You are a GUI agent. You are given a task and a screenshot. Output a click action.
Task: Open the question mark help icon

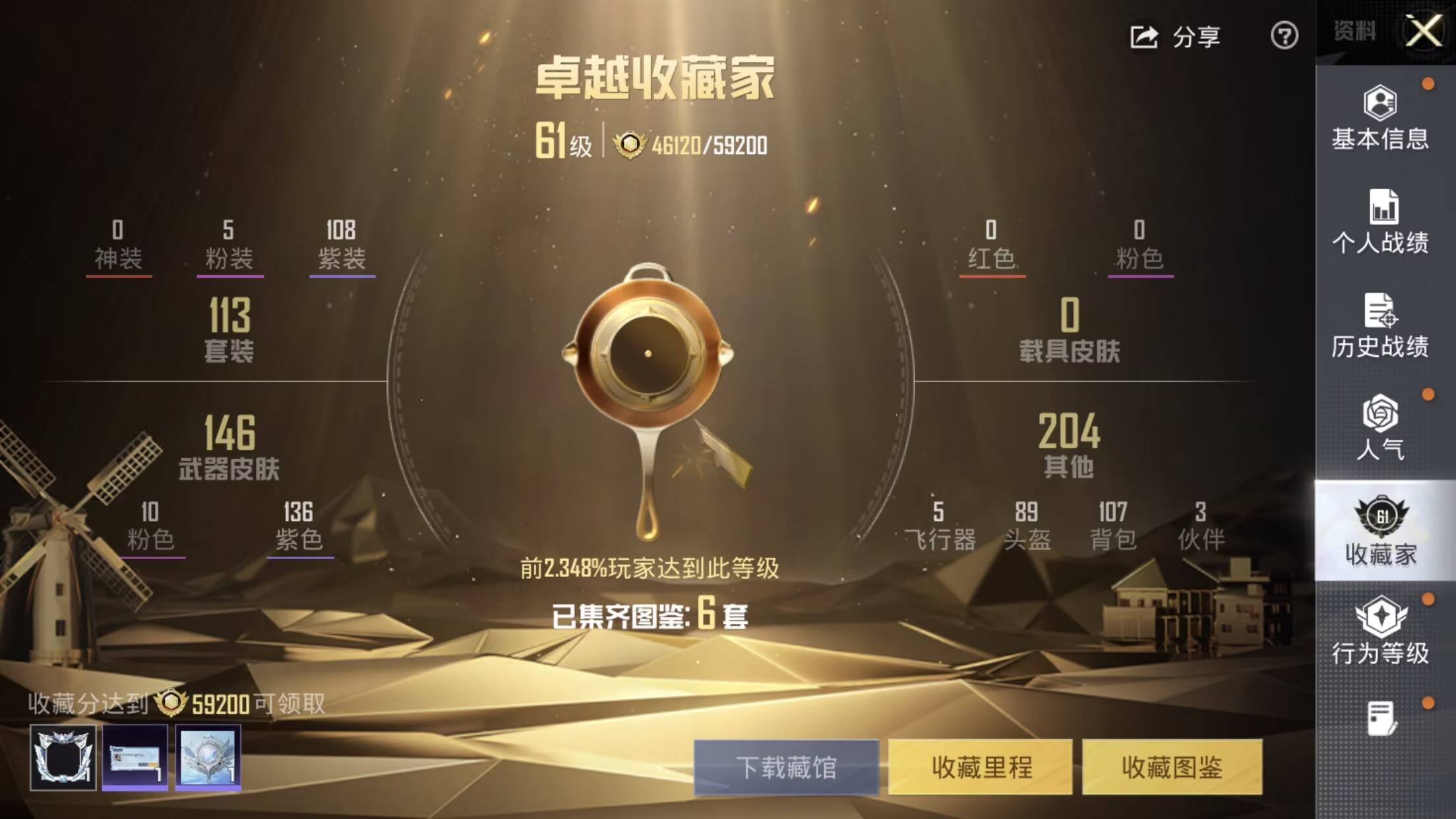[1284, 36]
